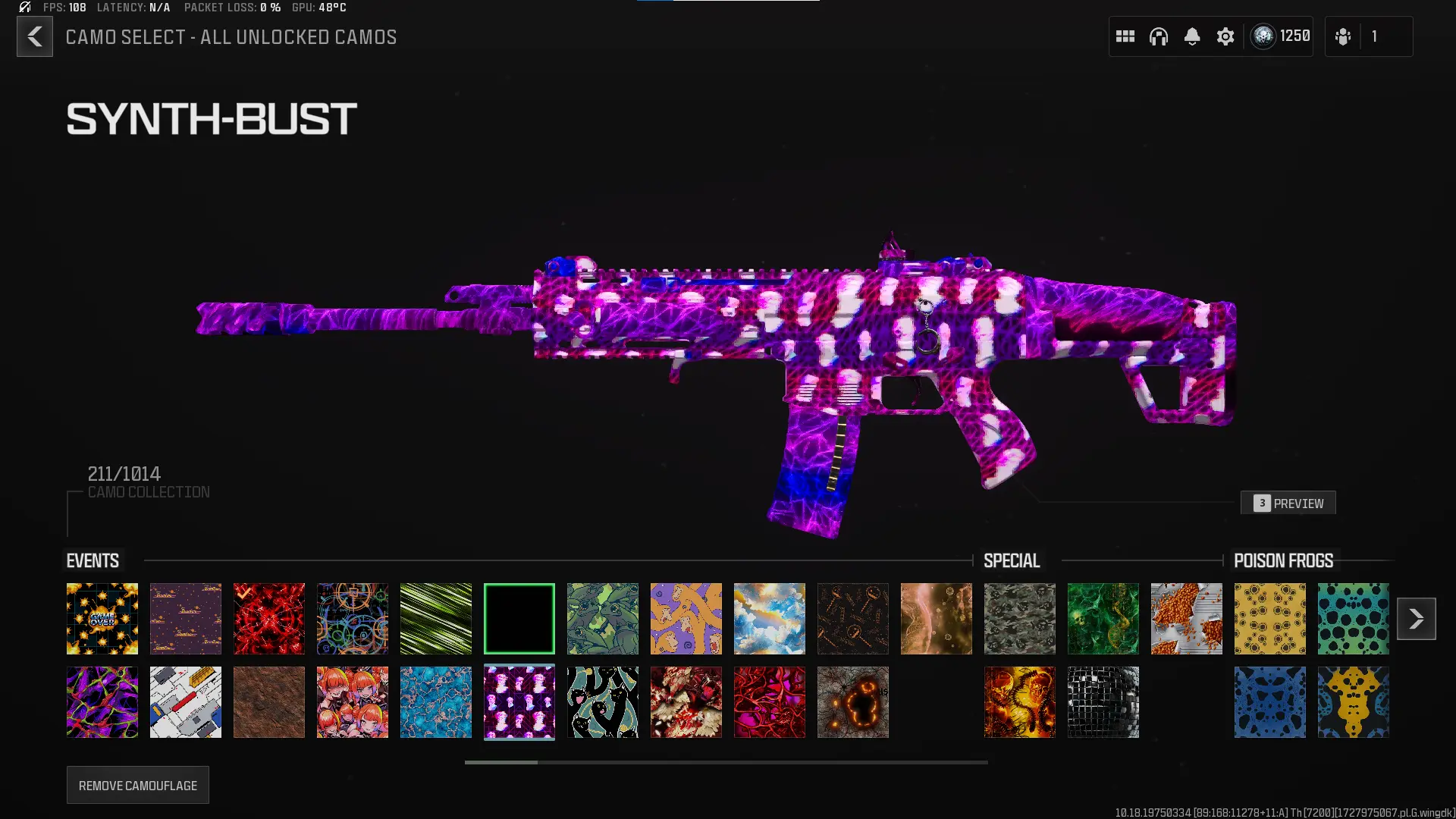Check notifications using the bell icon
Screen dimensions: 1456x819
coord(1193,36)
